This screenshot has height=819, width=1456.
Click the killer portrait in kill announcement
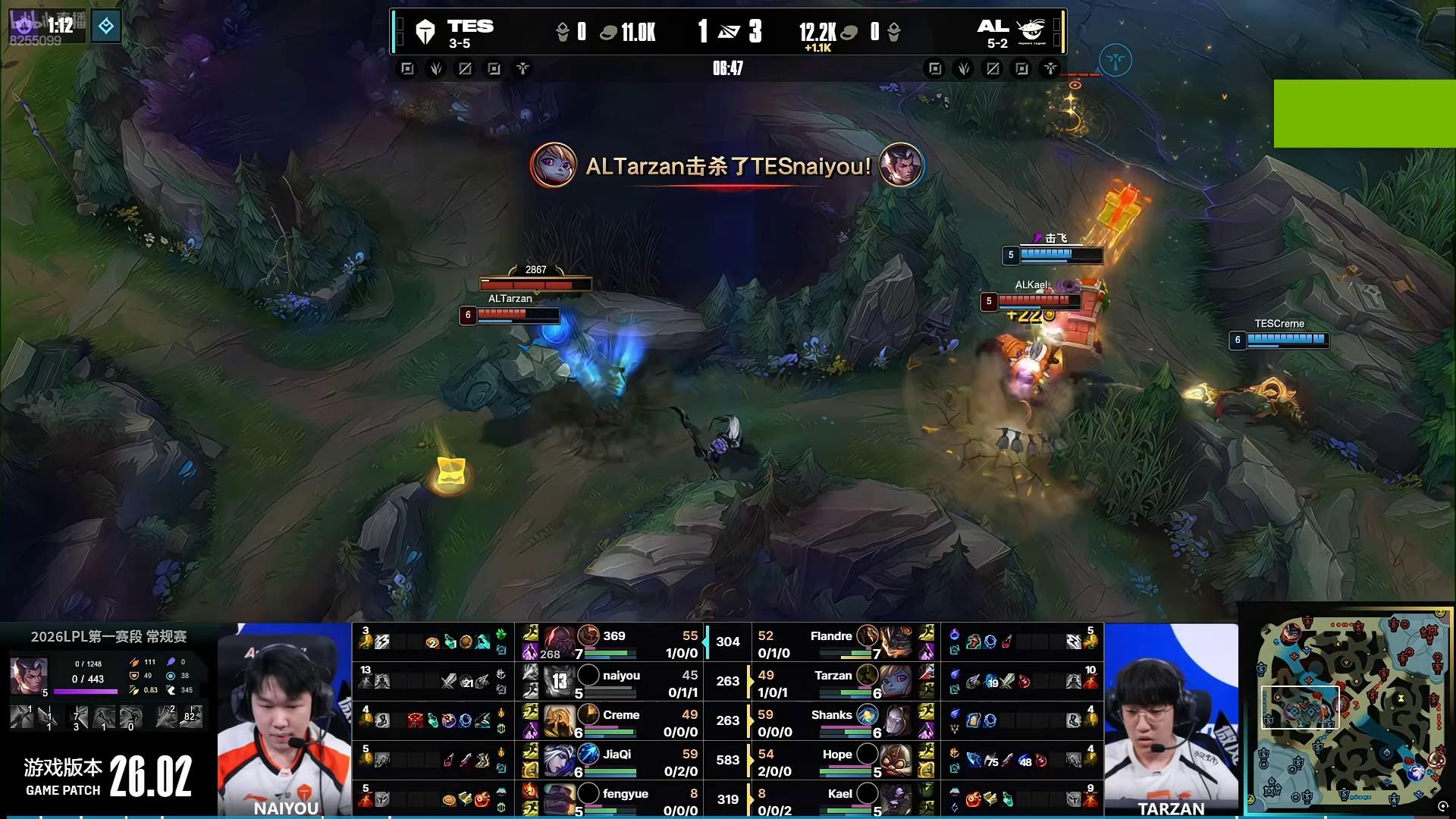(x=553, y=165)
